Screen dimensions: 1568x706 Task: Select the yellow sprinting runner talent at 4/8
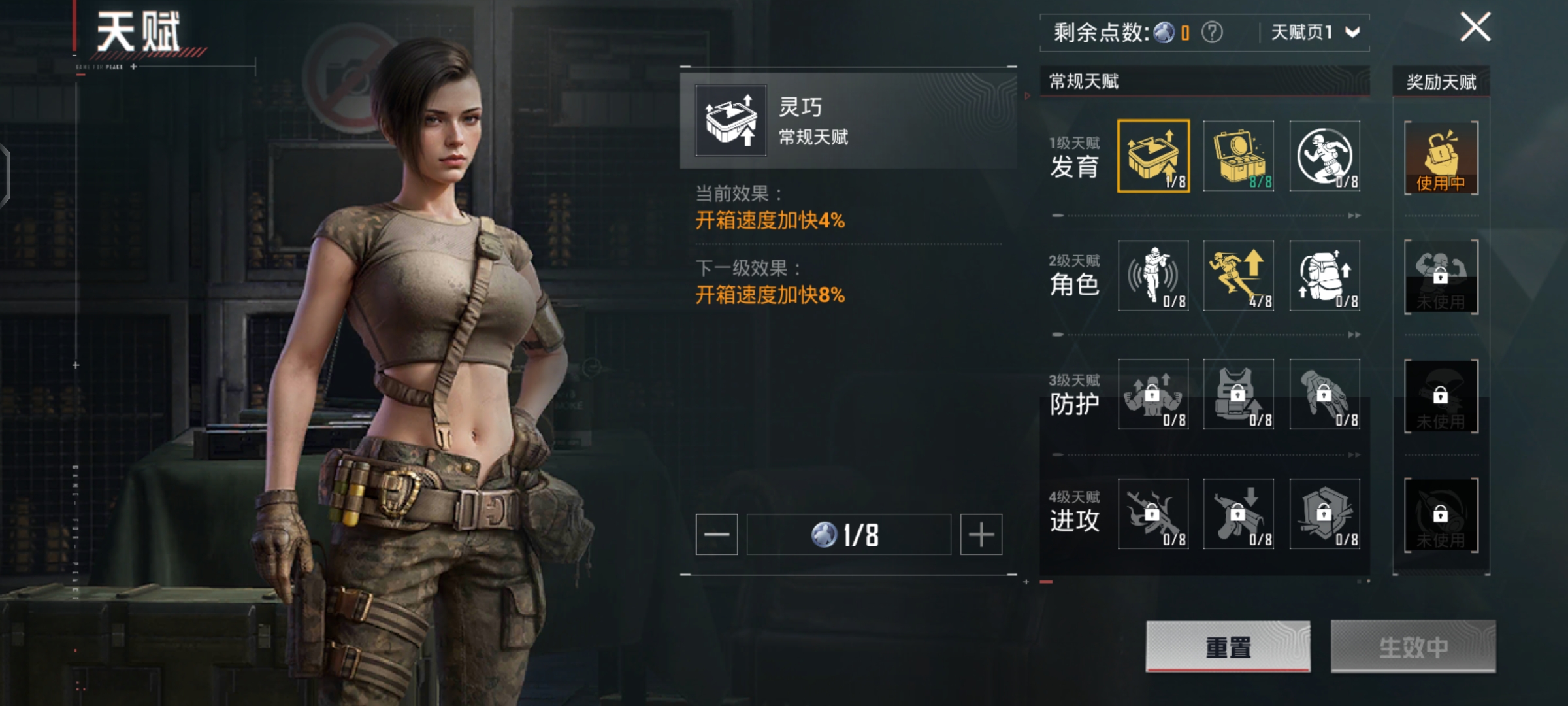pos(1239,275)
